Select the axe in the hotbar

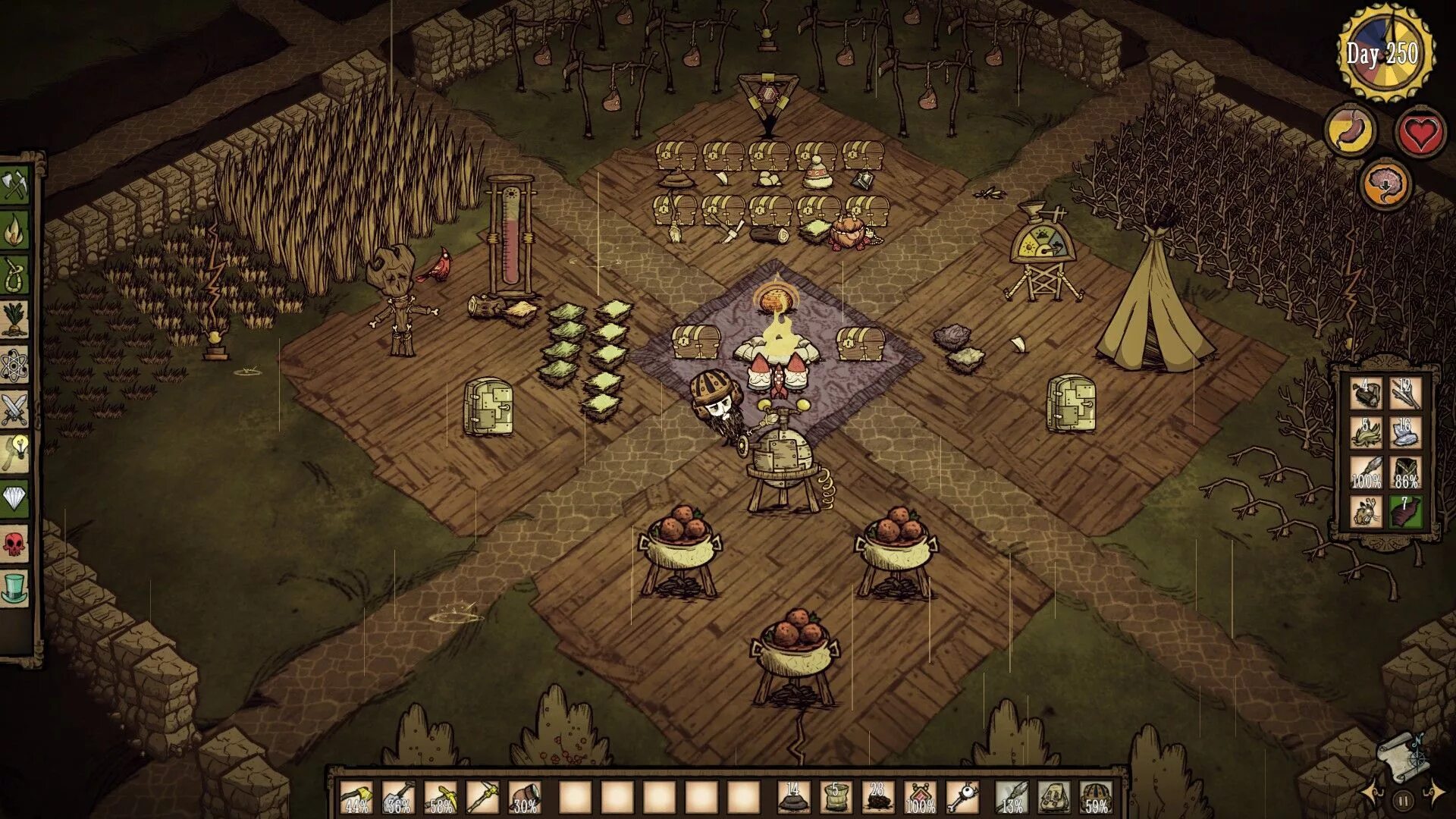click(x=356, y=796)
